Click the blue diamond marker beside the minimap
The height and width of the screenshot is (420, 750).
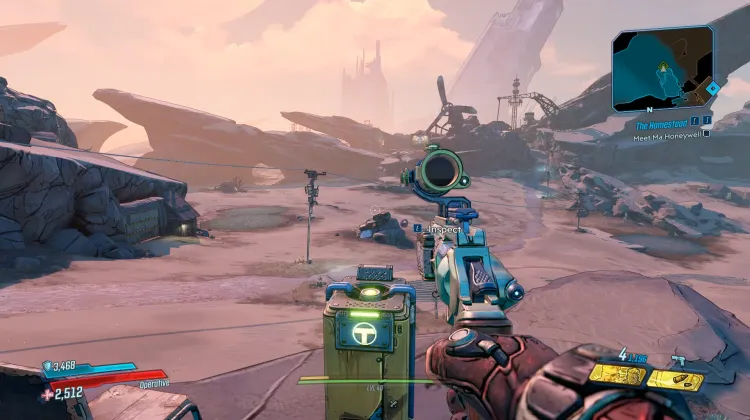[x=711, y=88]
